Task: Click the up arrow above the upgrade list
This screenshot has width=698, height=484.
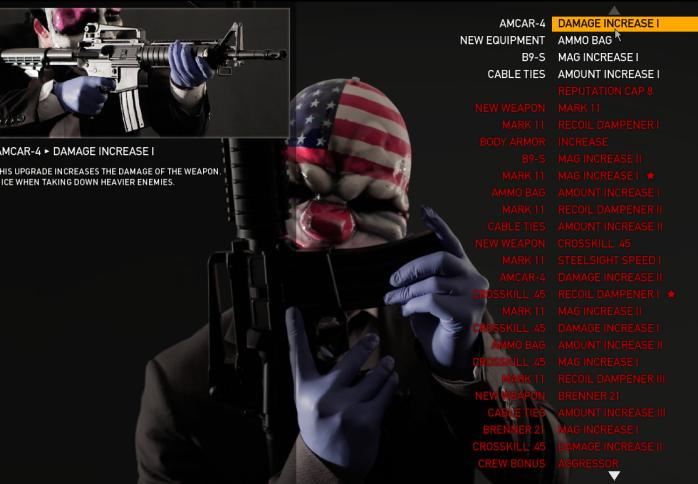Action: pos(614,9)
